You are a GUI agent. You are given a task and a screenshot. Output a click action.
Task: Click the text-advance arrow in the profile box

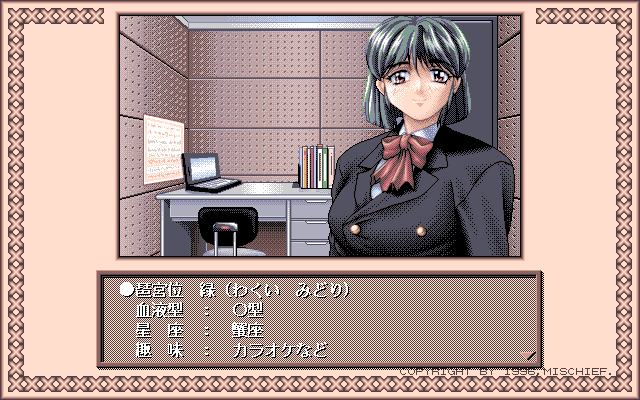[529, 353]
